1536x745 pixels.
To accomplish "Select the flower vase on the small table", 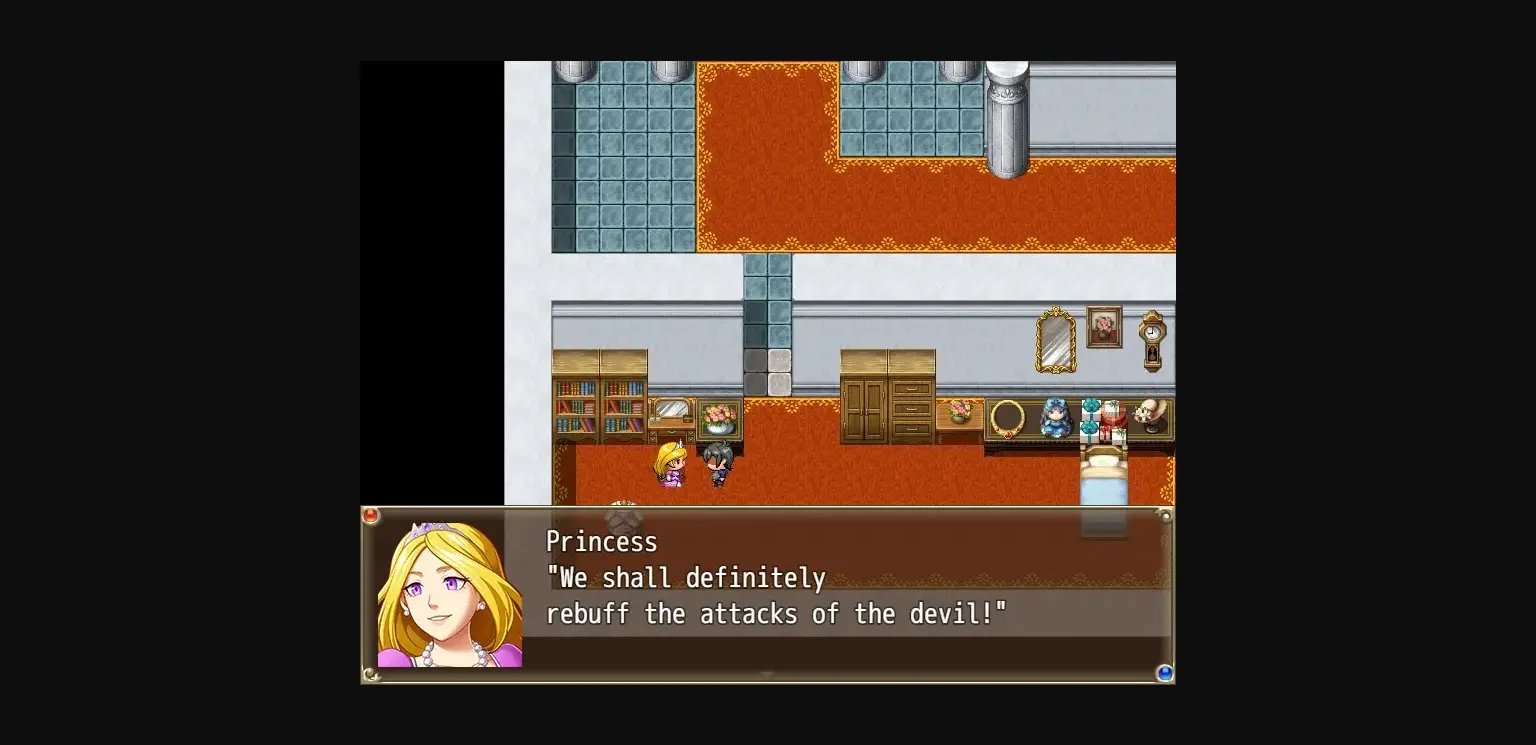I will coord(961,411).
